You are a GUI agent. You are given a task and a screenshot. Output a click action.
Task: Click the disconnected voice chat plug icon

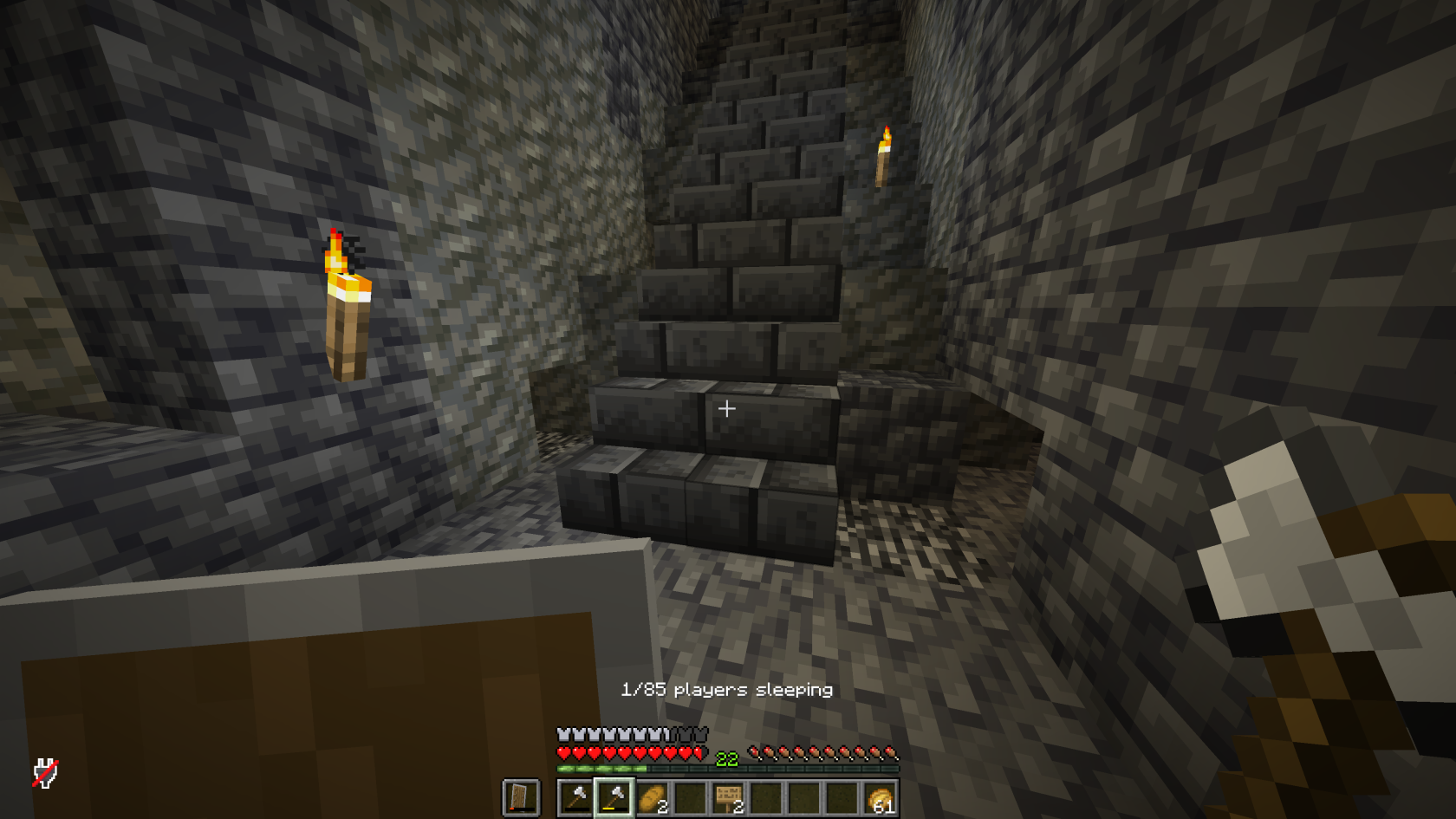45,773
